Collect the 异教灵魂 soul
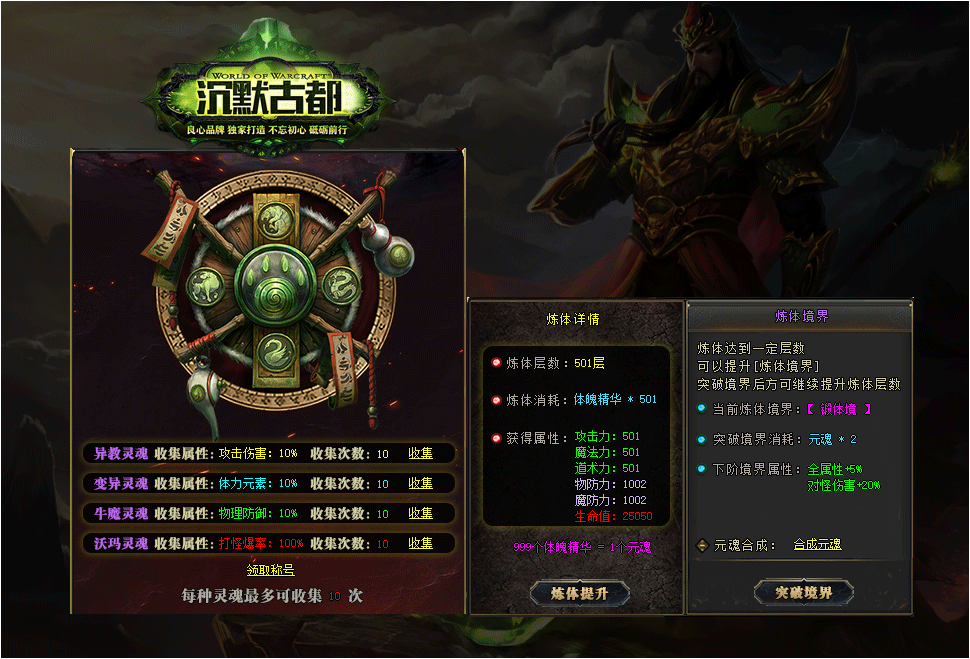The width and height of the screenshot is (970, 659). 420,453
